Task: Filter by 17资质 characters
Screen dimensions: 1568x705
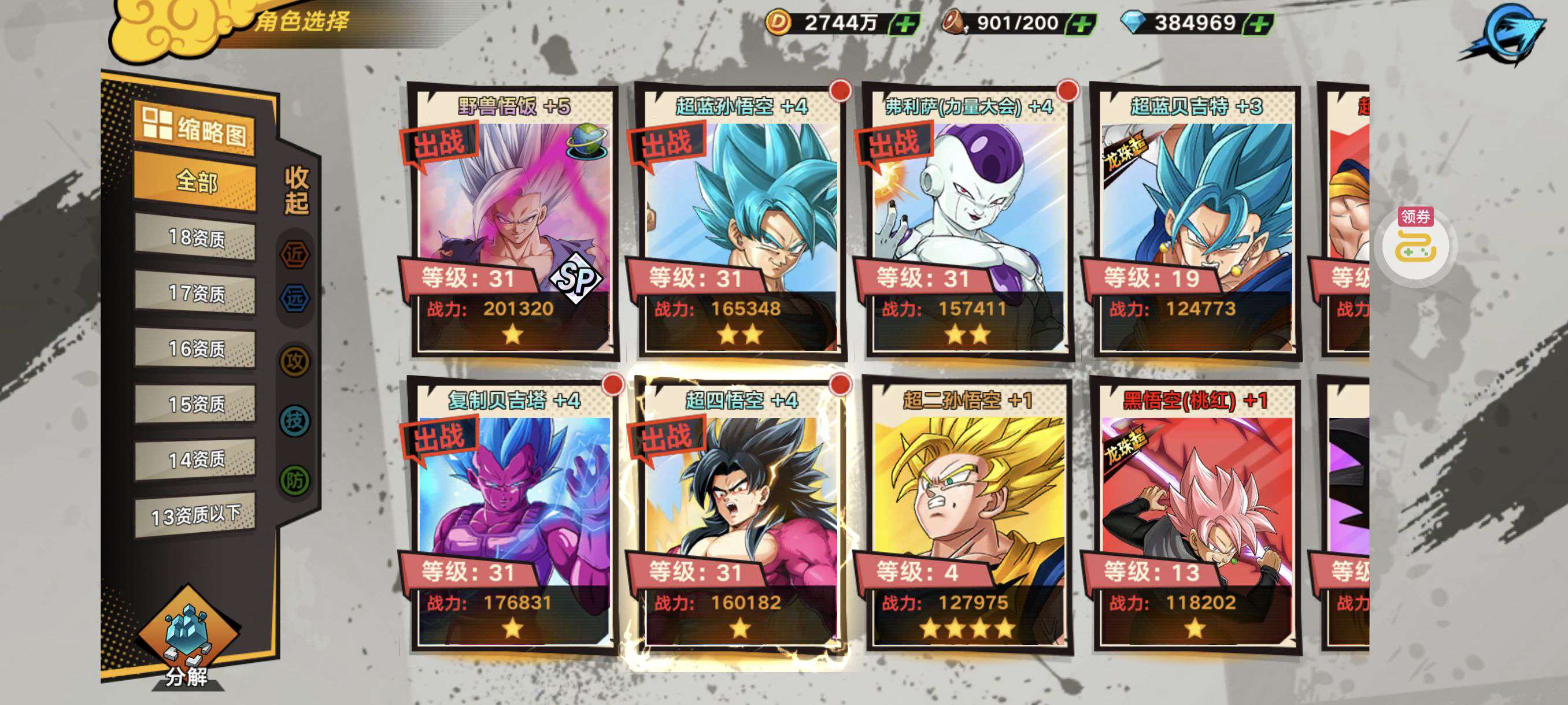Action: pyautogui.click(x=195, y=294)
